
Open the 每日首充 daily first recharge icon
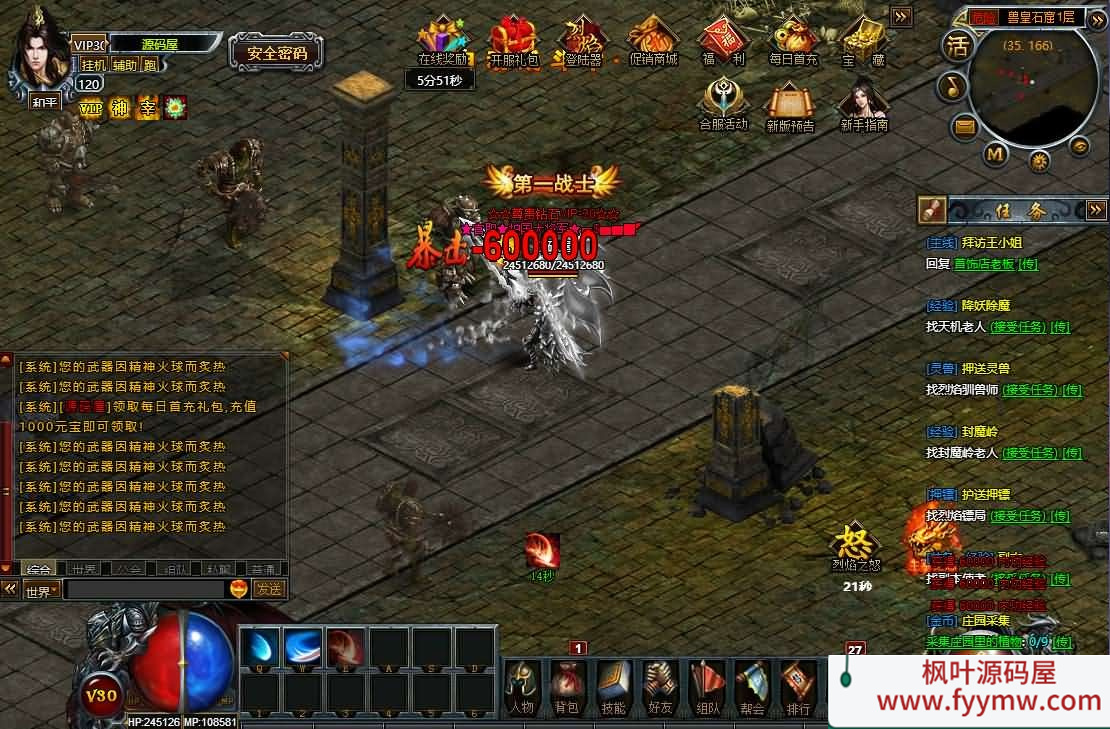pos(793,41)
